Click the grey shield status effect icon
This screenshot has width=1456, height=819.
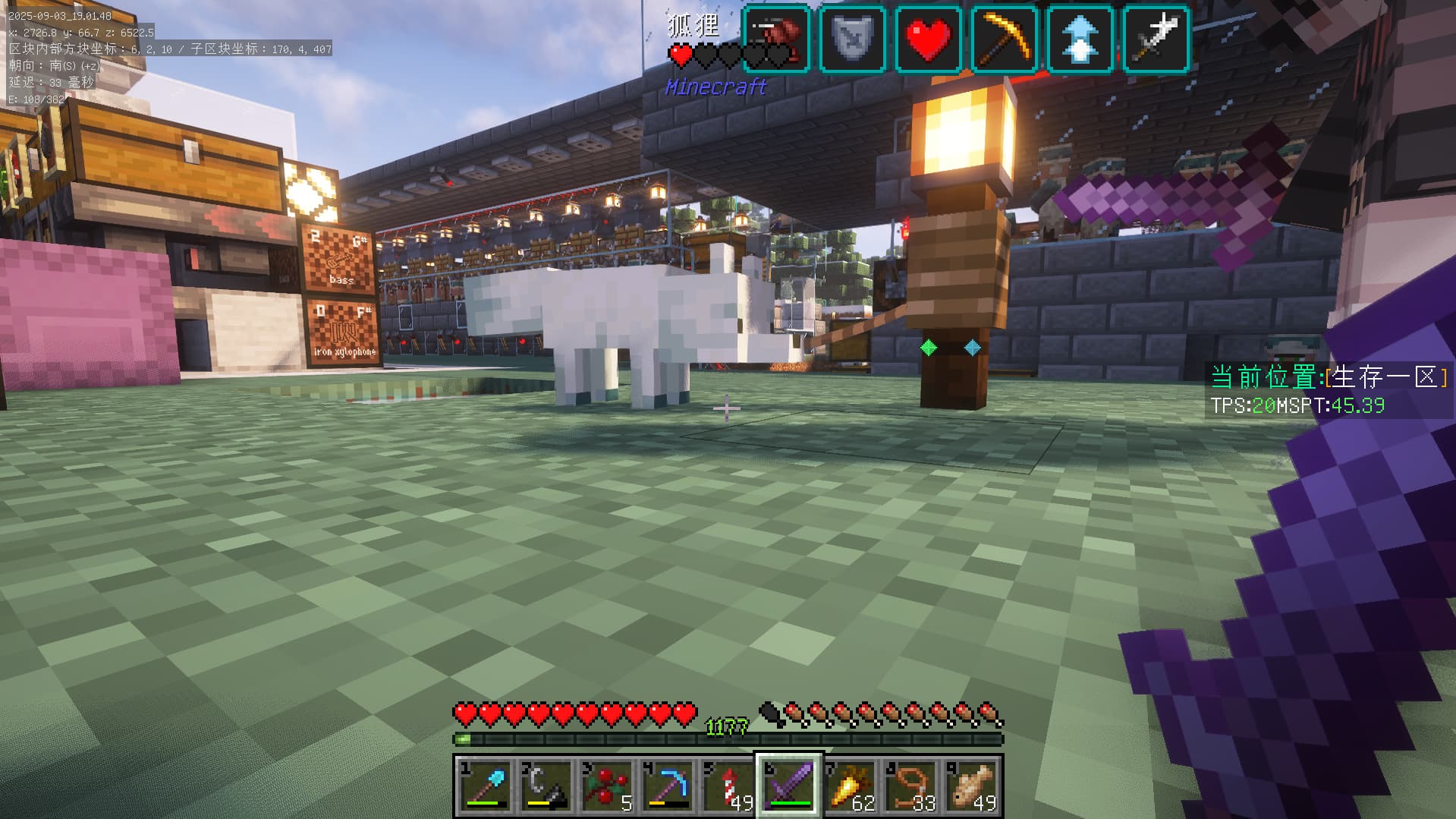coord(852,39)
